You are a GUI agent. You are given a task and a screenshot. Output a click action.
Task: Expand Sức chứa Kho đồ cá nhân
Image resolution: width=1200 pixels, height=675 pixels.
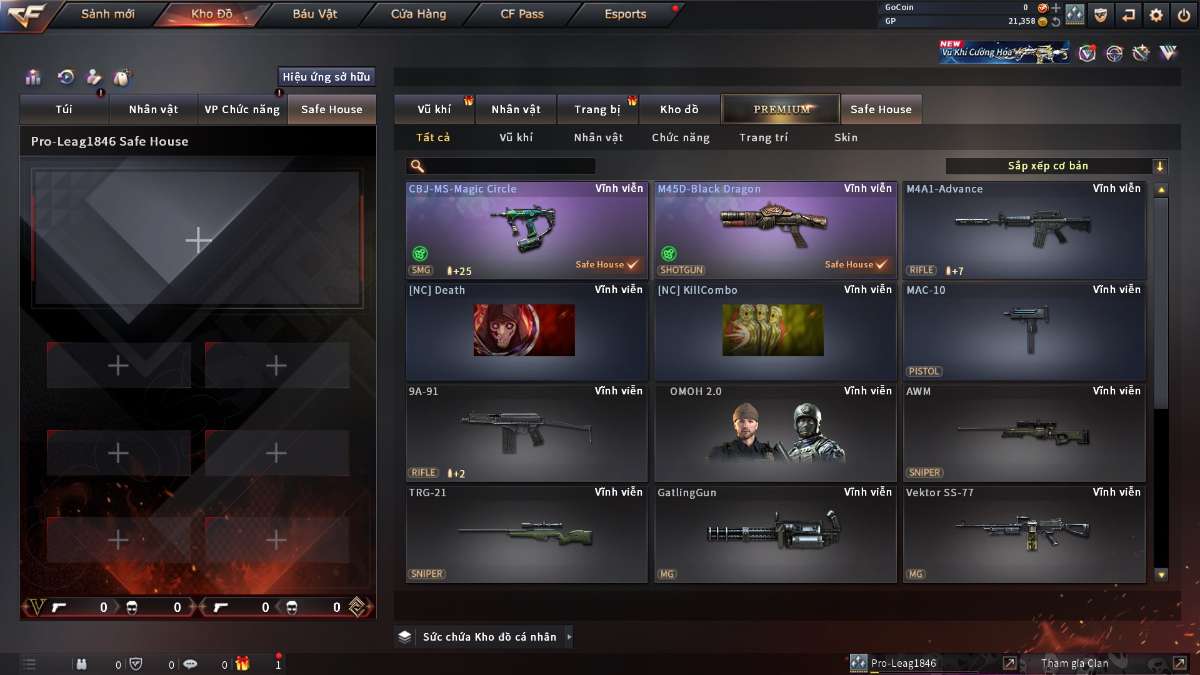[x=488, y=636]
